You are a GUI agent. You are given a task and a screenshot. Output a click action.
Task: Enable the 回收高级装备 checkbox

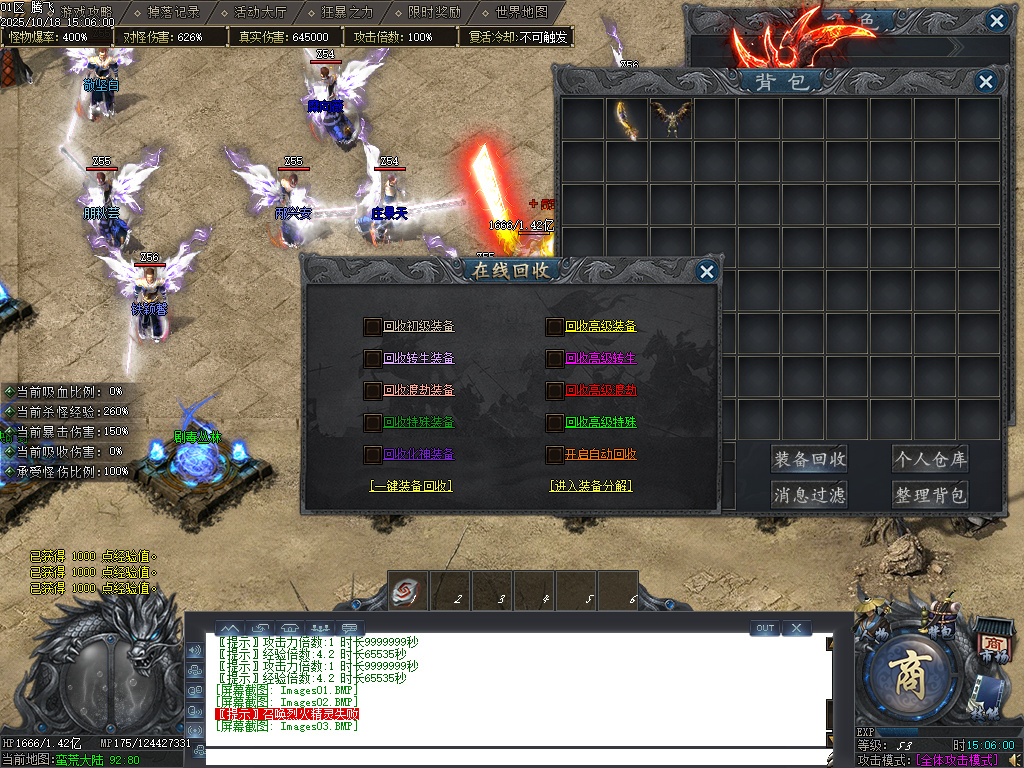coord(554,326)
